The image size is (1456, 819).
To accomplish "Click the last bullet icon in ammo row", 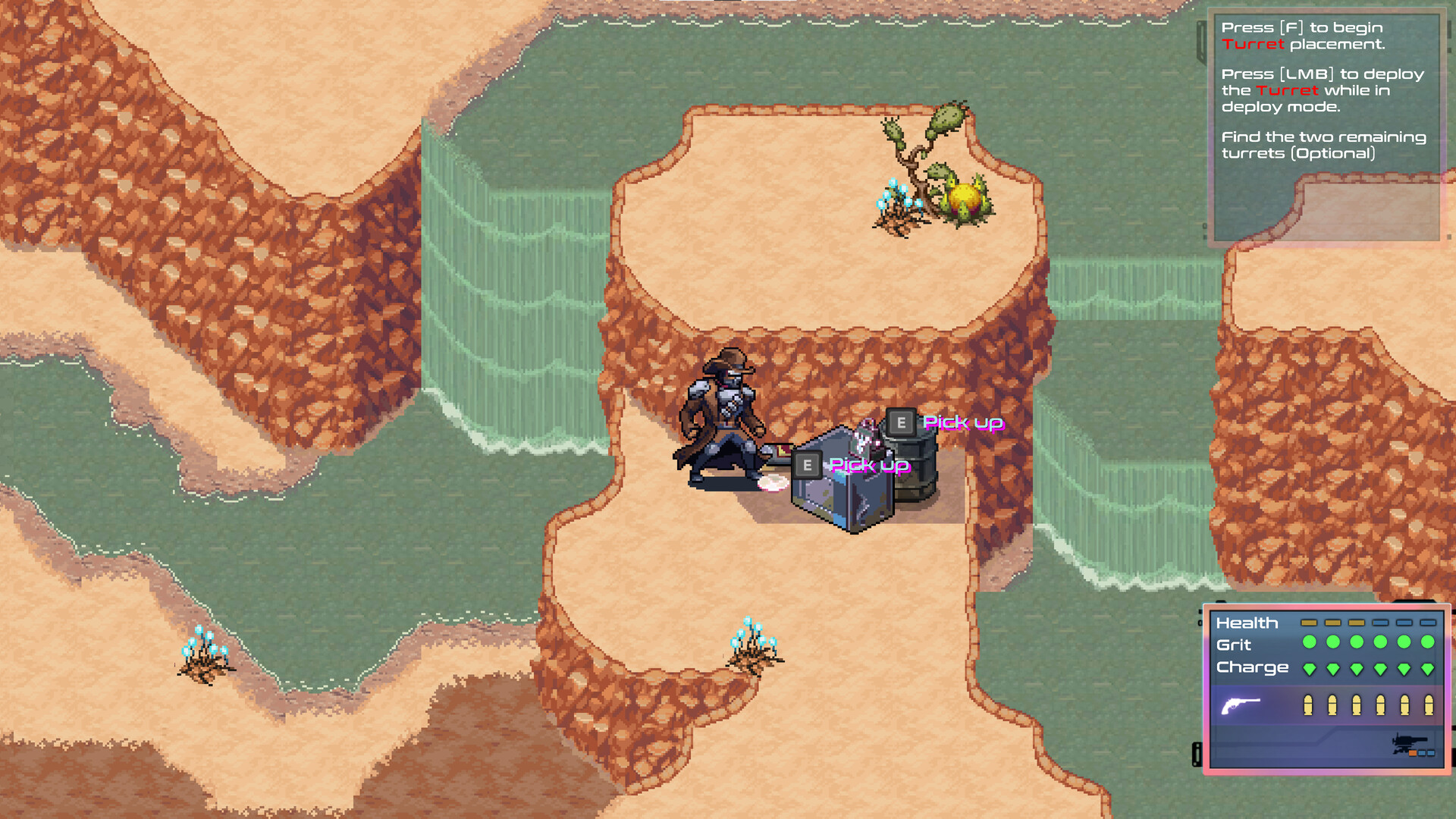I will (x=1428, y=704).
